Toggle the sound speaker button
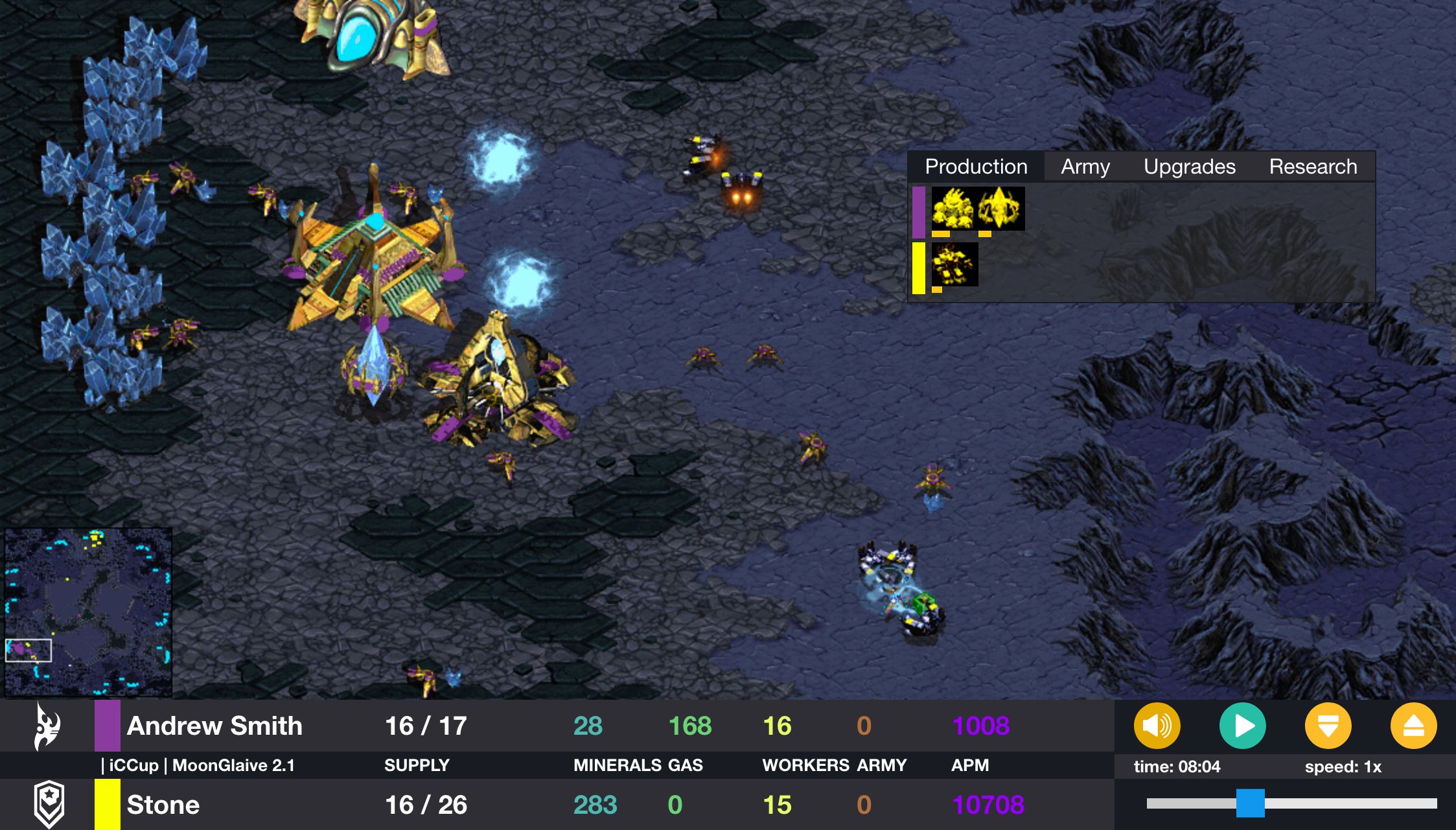1456x830 pixels. click(x=1157, y=726)
